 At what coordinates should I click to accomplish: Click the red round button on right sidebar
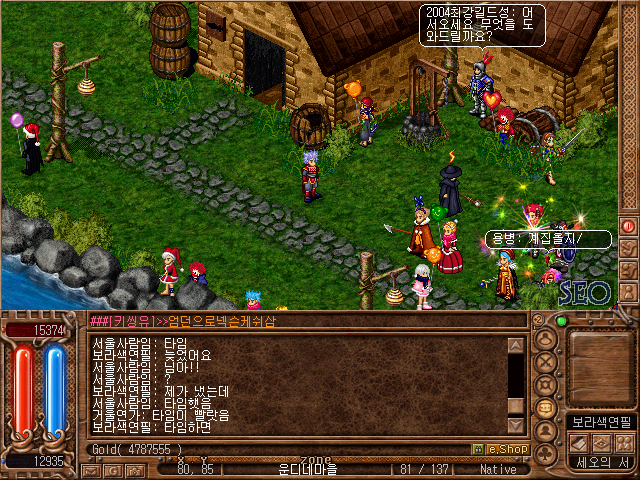(628, 226)
